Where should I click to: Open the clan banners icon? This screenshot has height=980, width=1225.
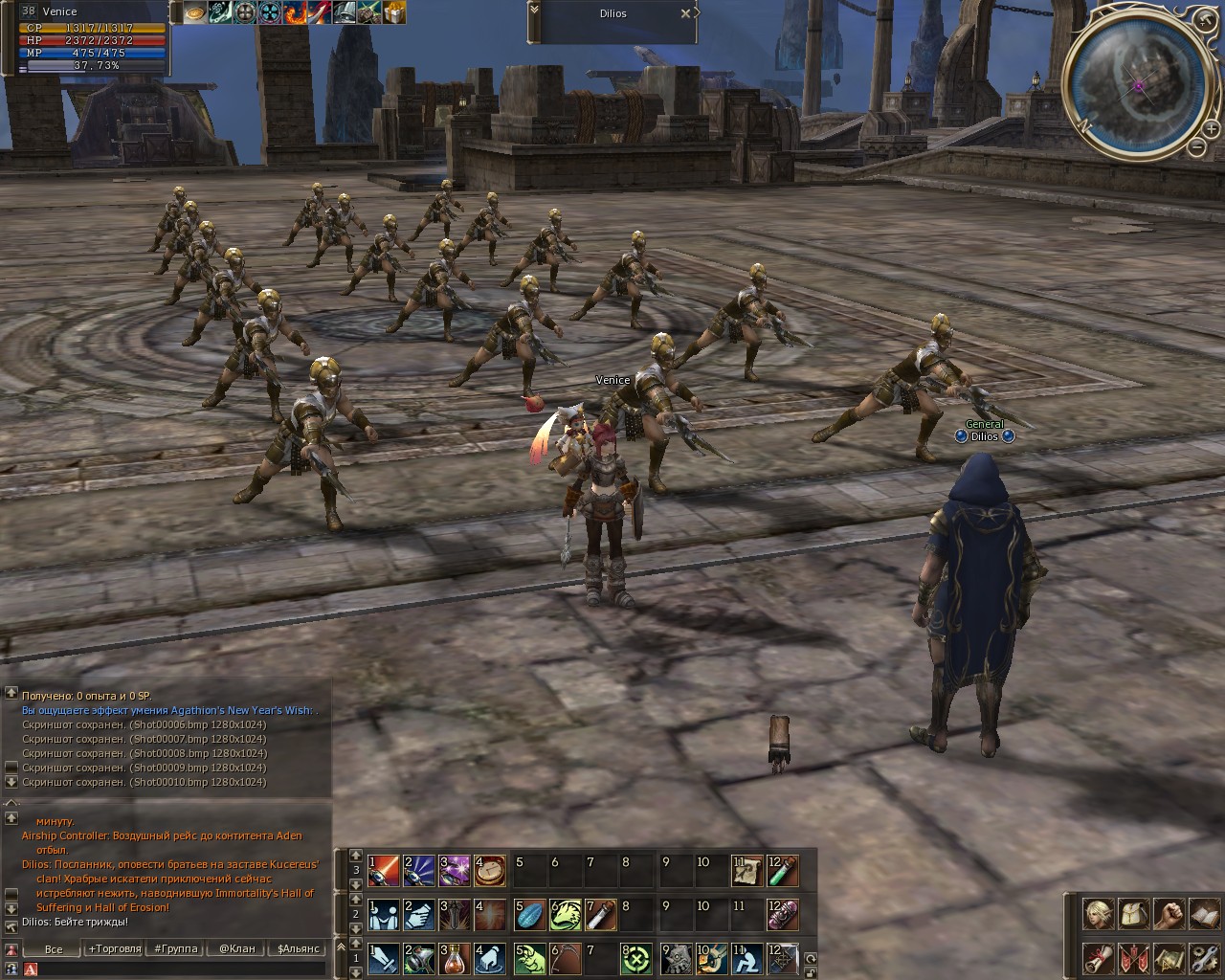tap(1133, 957)
